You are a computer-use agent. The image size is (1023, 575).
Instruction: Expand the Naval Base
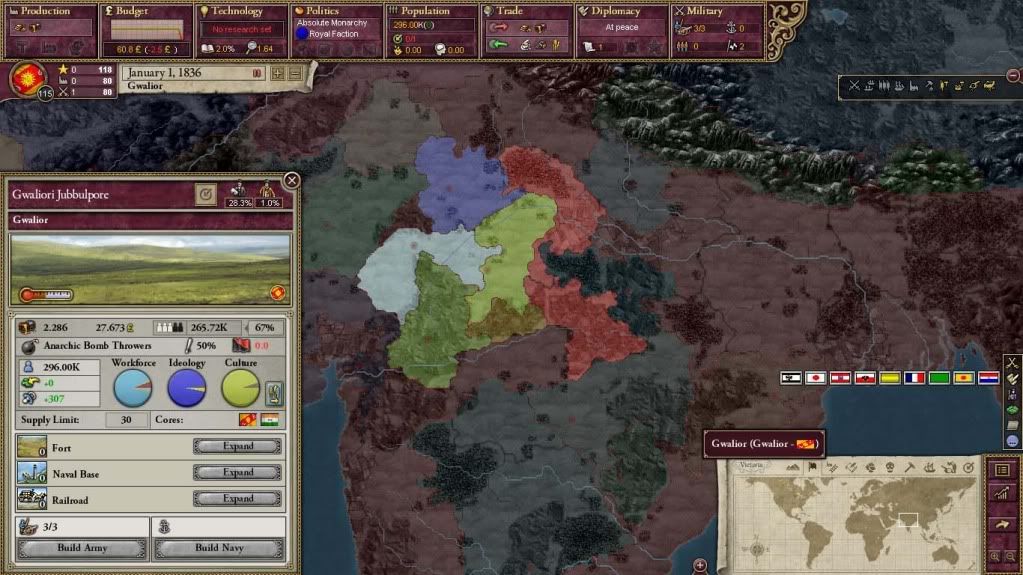237,472
